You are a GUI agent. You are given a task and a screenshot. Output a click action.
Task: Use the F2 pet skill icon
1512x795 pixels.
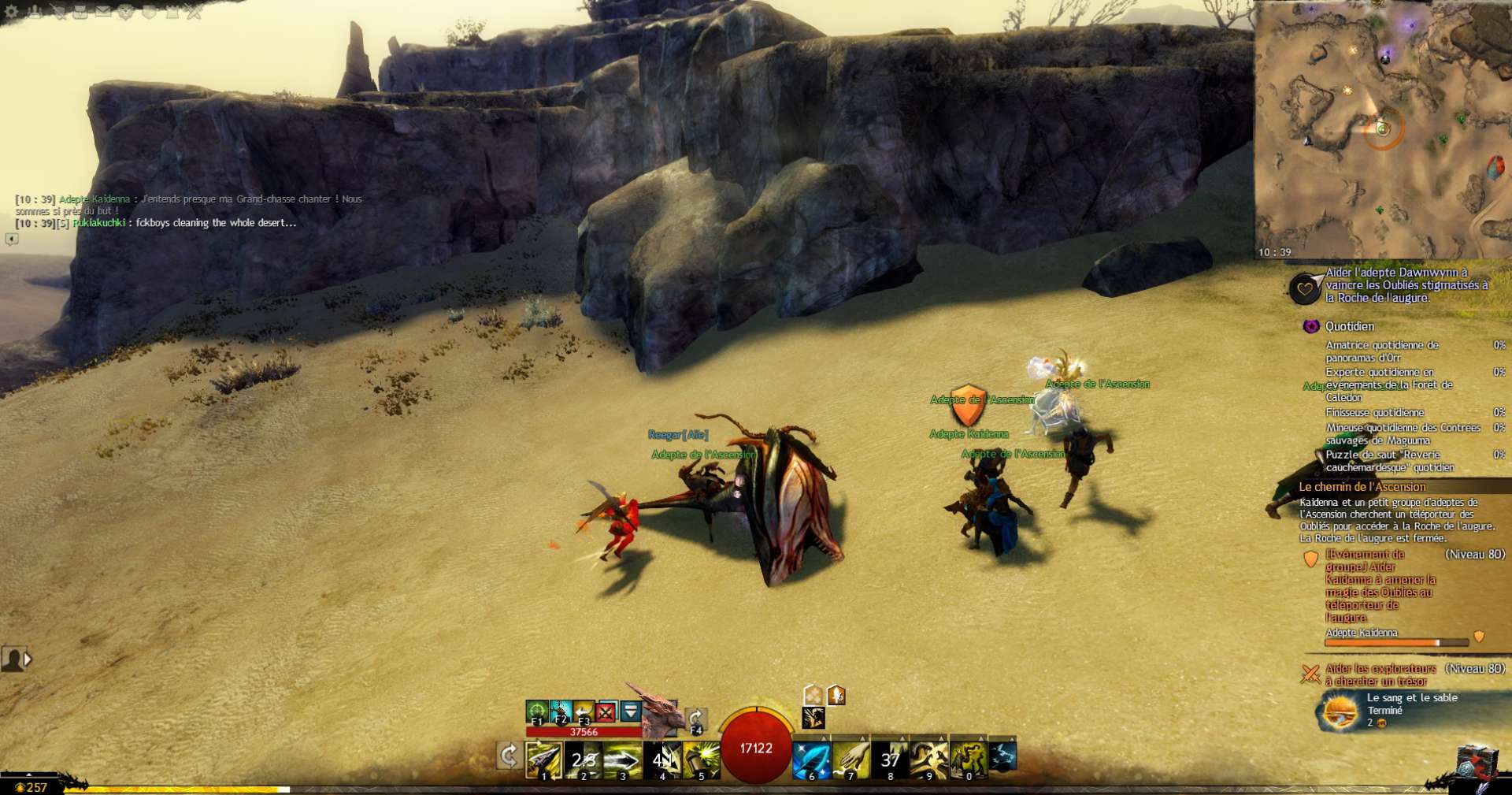pyautogui.click(x=560, y=712)
